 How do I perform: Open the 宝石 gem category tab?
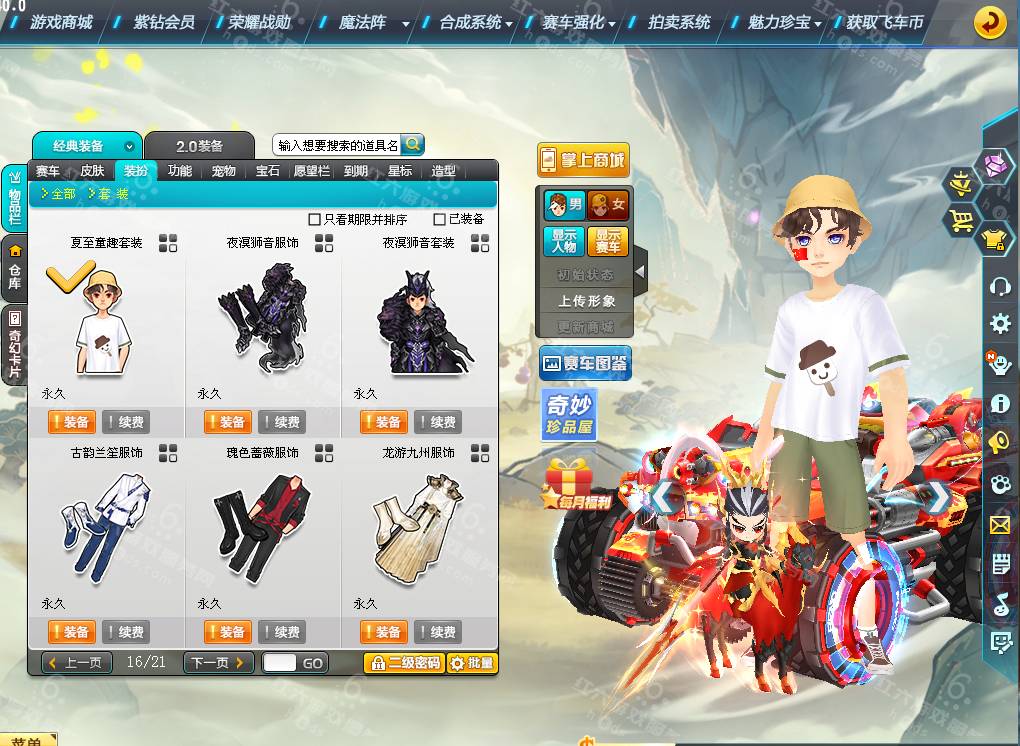267,171
